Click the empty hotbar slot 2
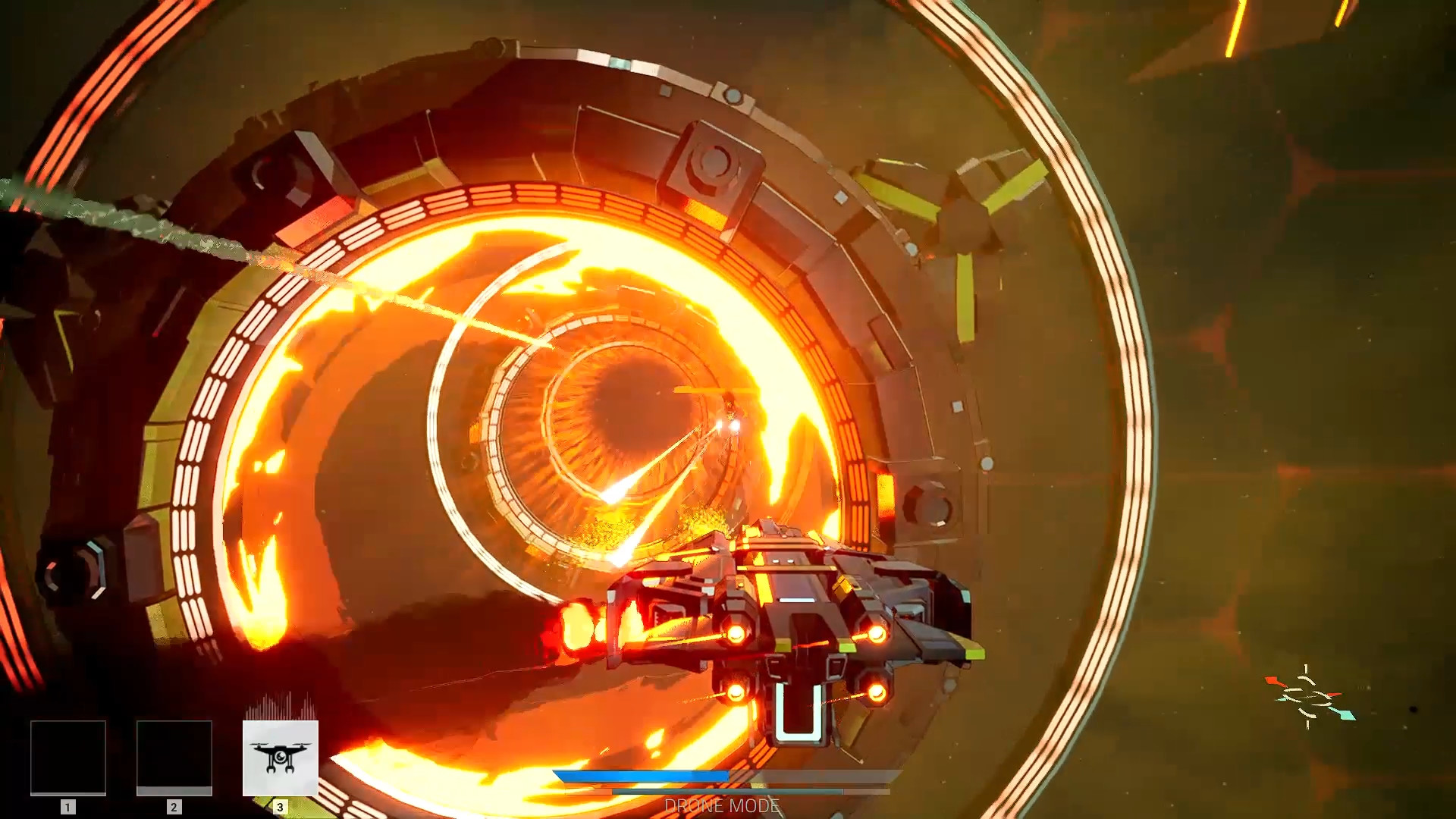 (173, 758)
